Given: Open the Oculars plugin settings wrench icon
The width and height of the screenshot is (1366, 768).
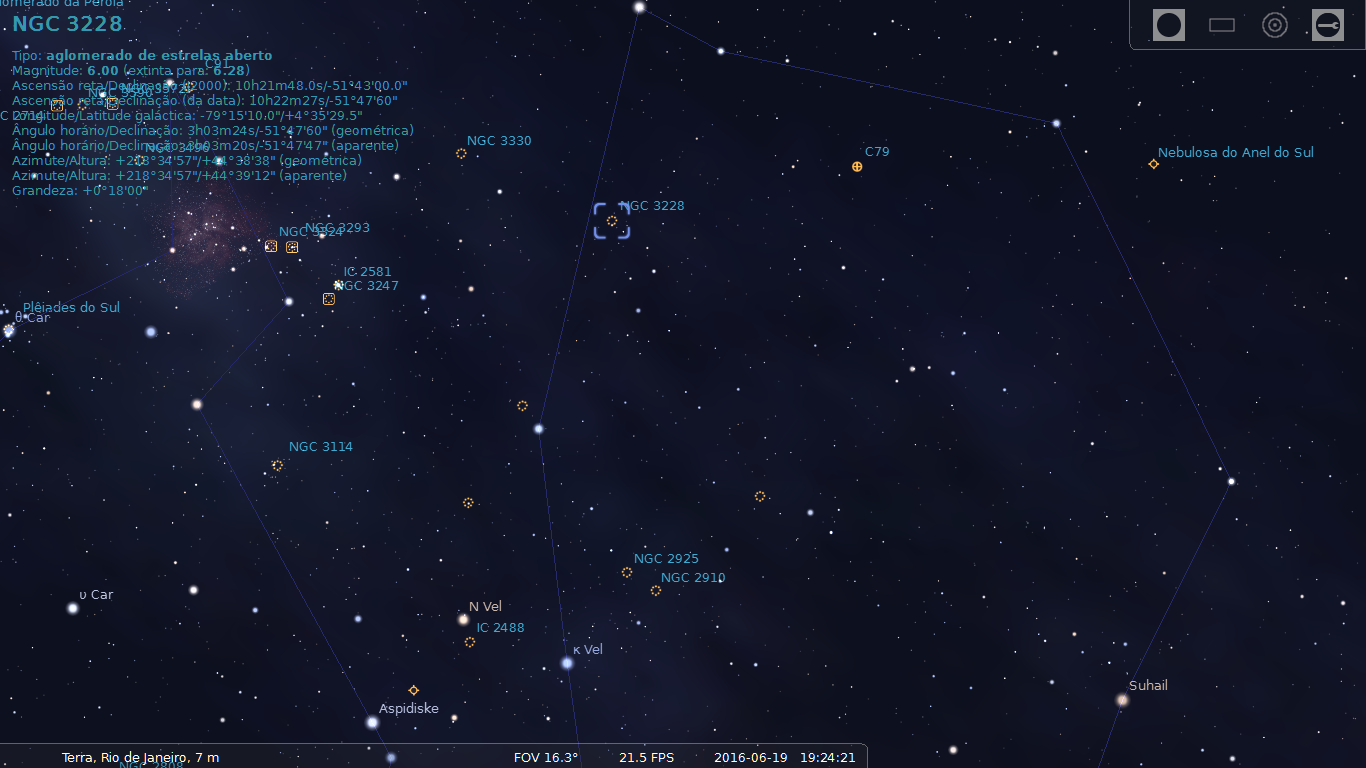Looking at the screenshot, I should click(x=1328, y=25).
